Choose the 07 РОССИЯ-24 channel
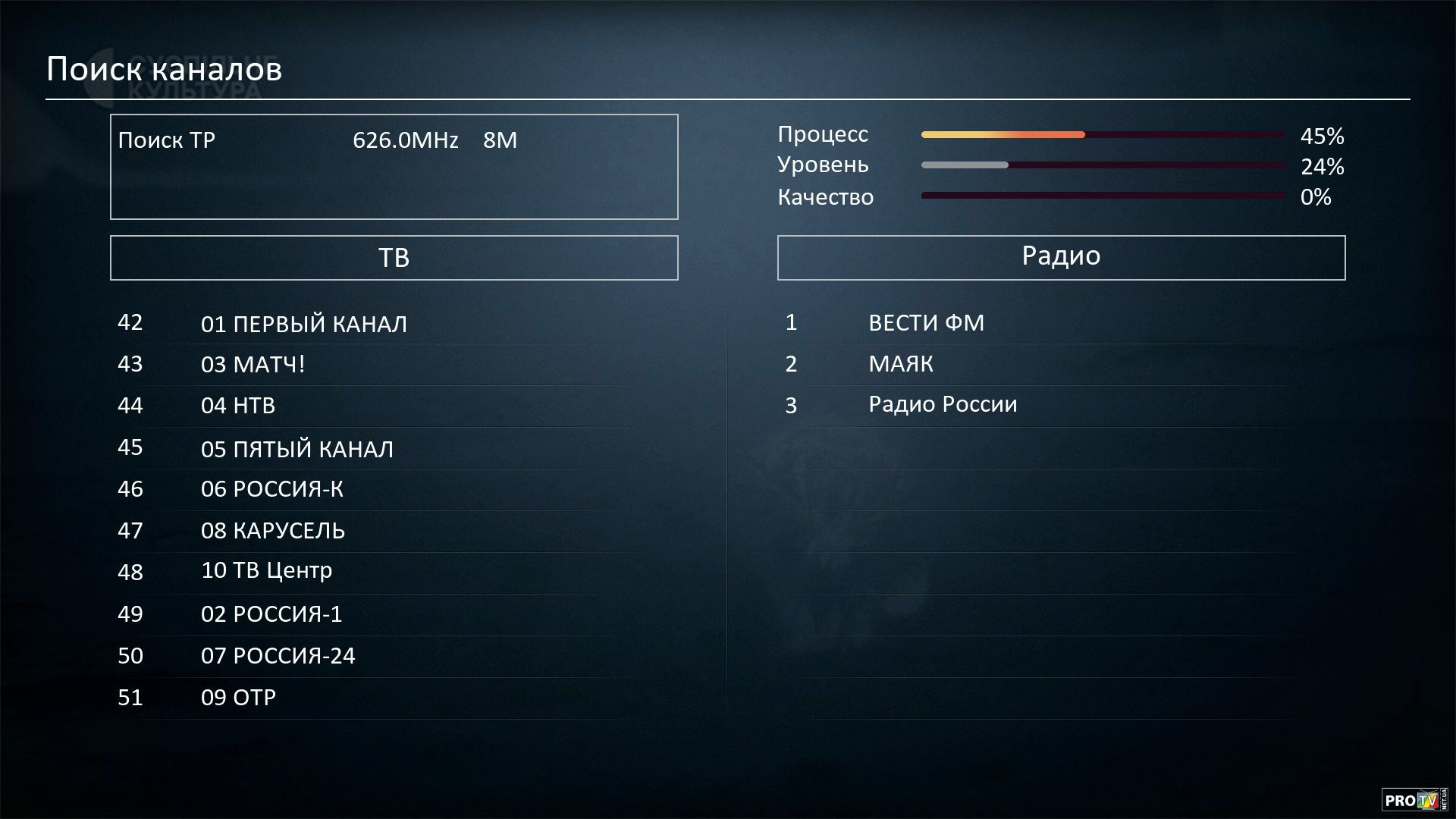Viewport: 1456px width, 819px height. tap(278, 655)
